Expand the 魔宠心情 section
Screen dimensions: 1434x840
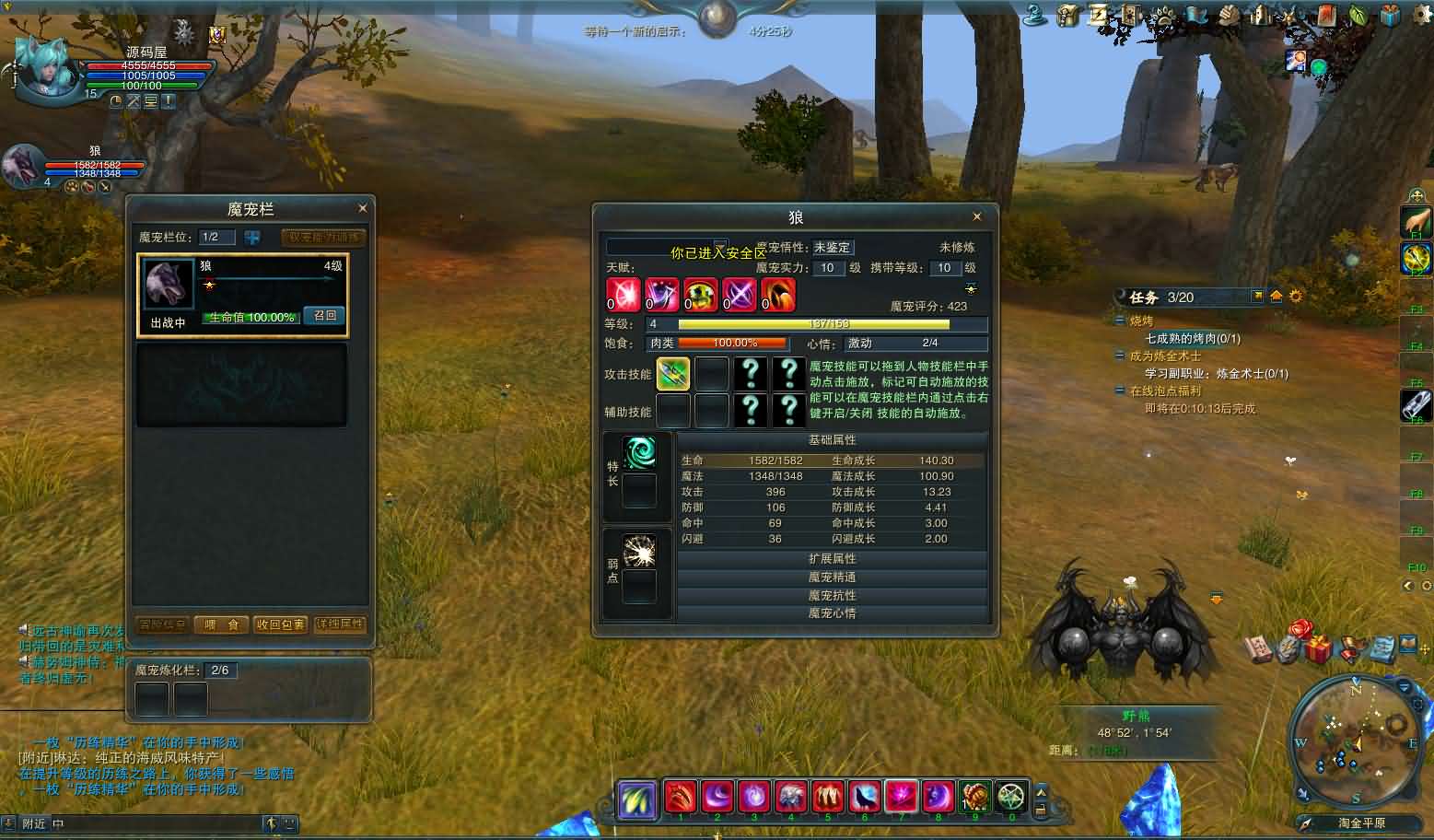click(832, 613)
